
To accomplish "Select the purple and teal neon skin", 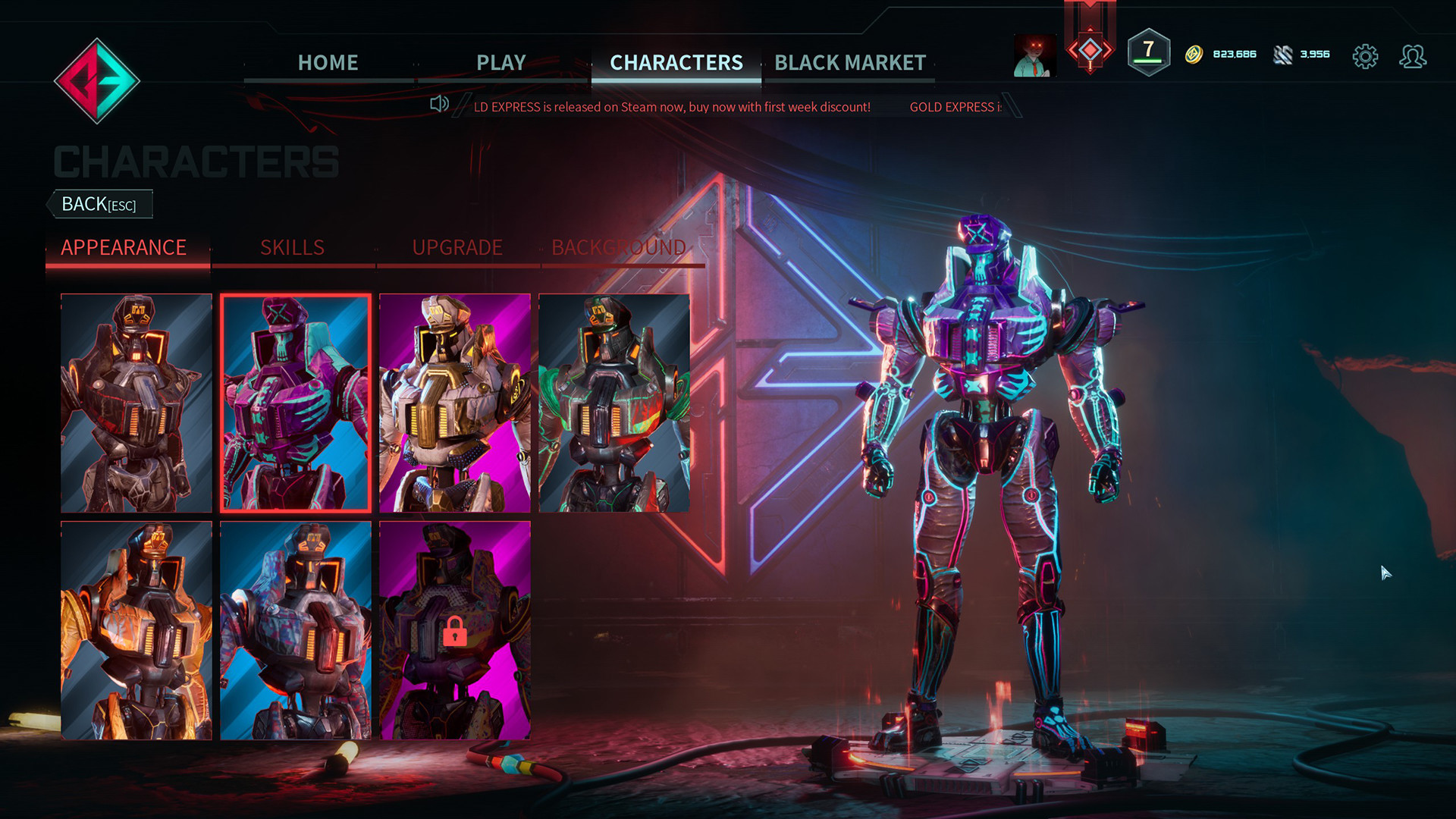I will click(296, 403).
